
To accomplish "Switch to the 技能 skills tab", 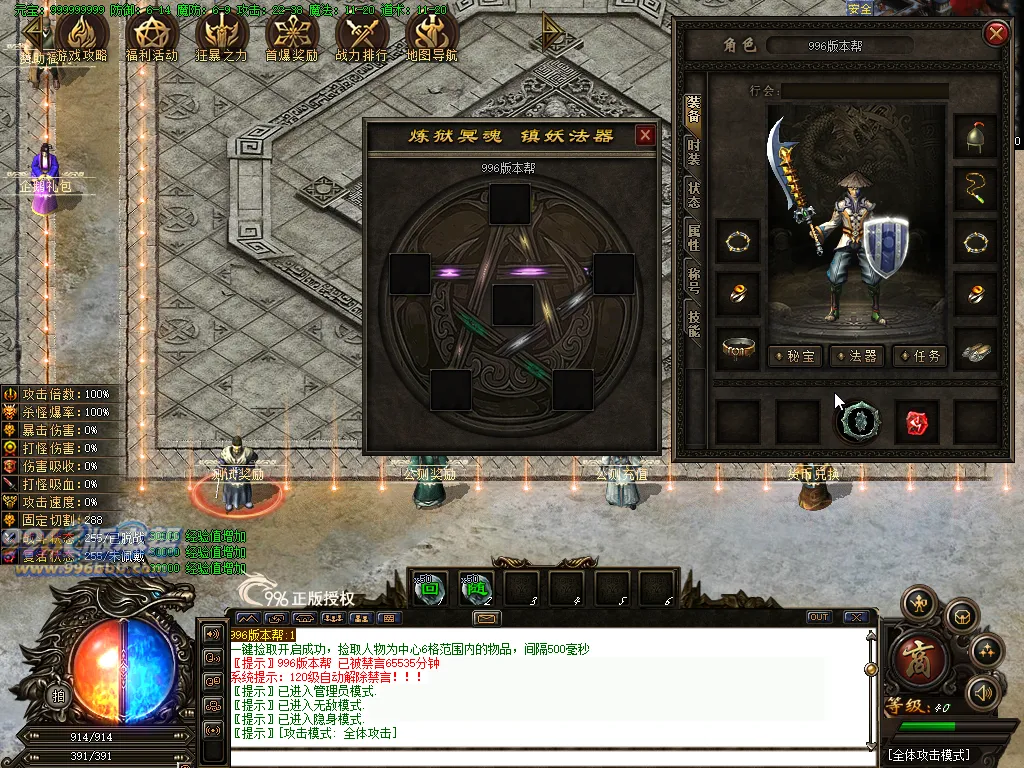I will click(x=693, y=320).
